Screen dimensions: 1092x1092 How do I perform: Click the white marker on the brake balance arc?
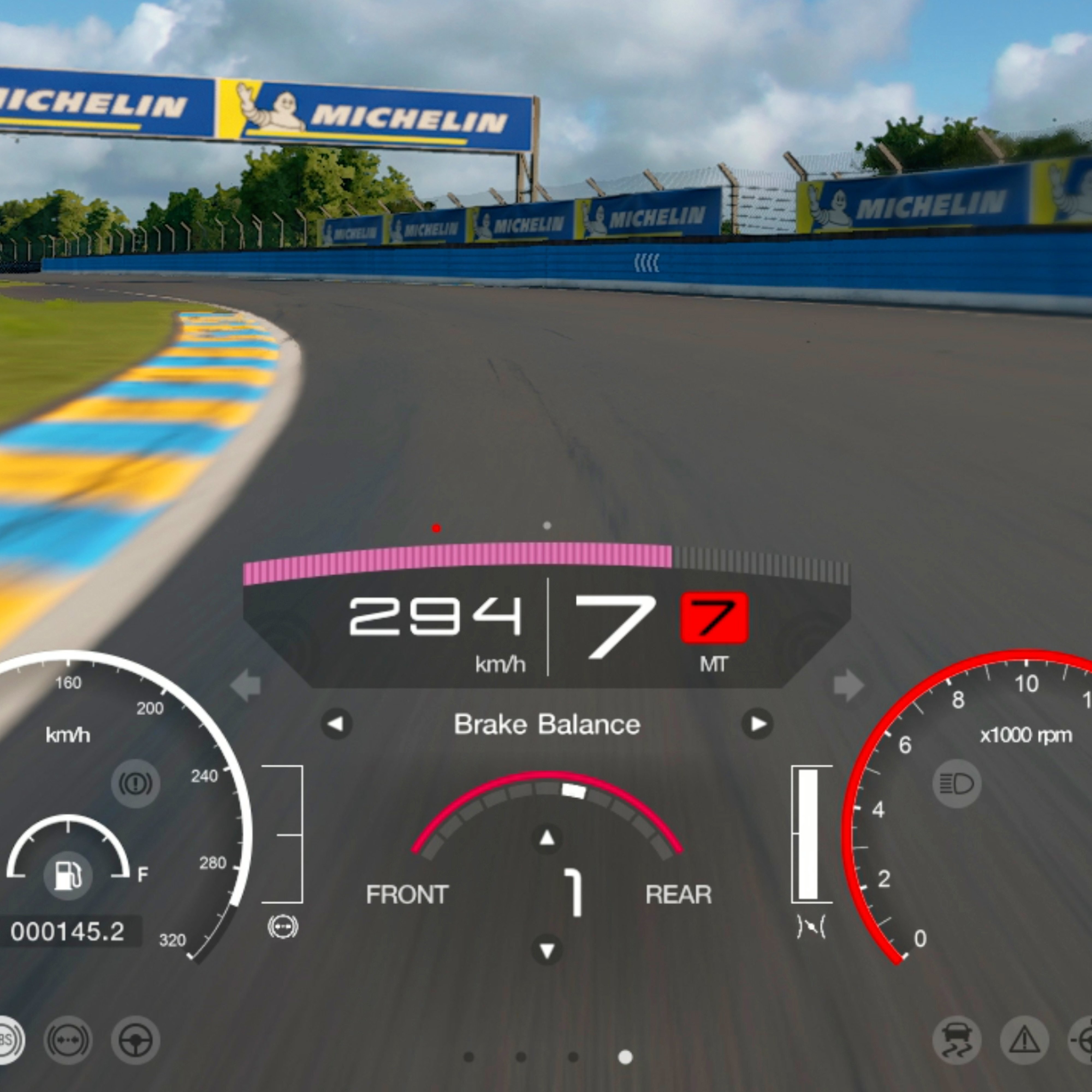click(574, 791)
